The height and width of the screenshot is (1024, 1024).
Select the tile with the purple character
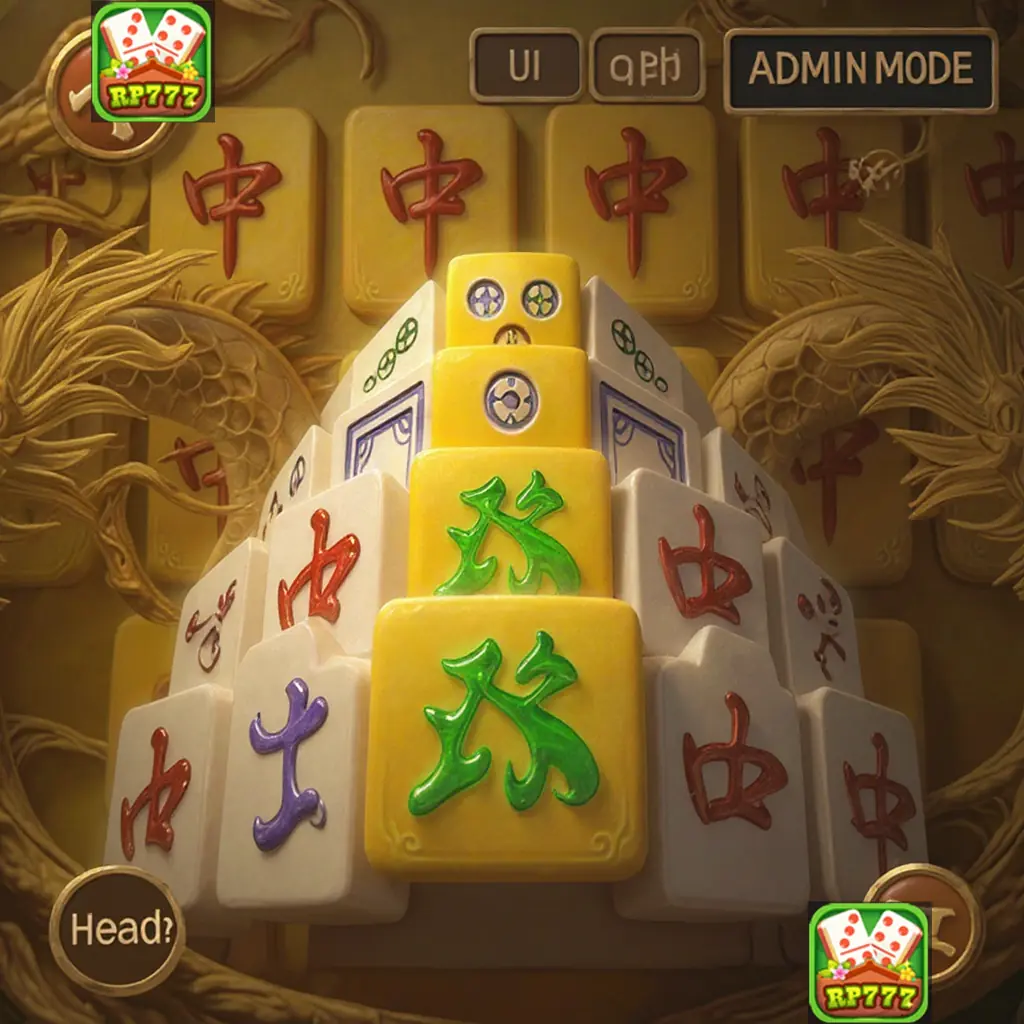(x=294, y=762)
